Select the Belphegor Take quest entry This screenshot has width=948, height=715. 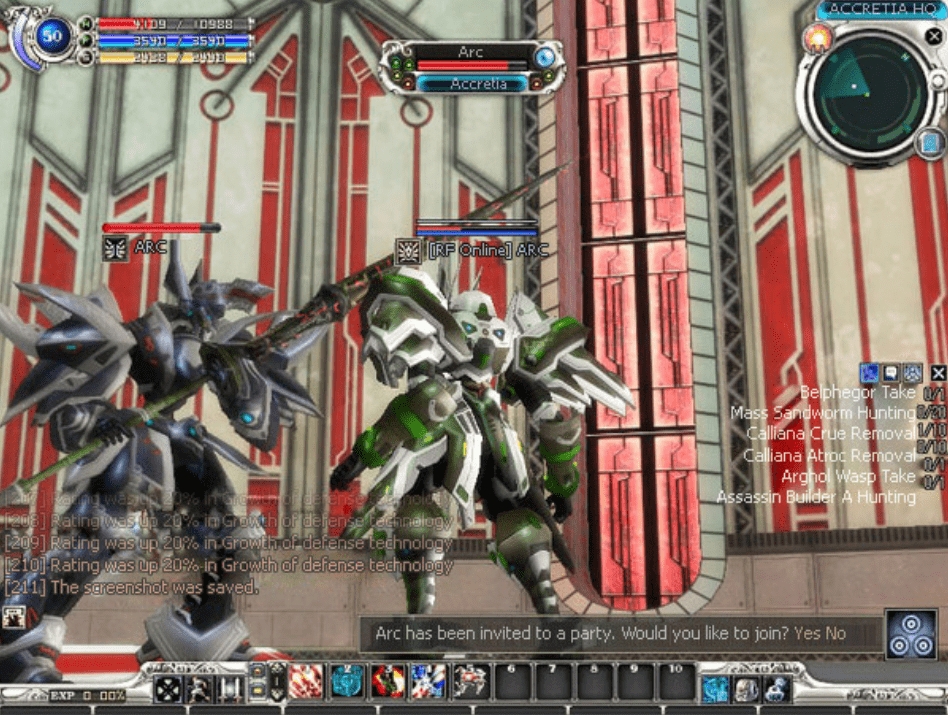858,393
